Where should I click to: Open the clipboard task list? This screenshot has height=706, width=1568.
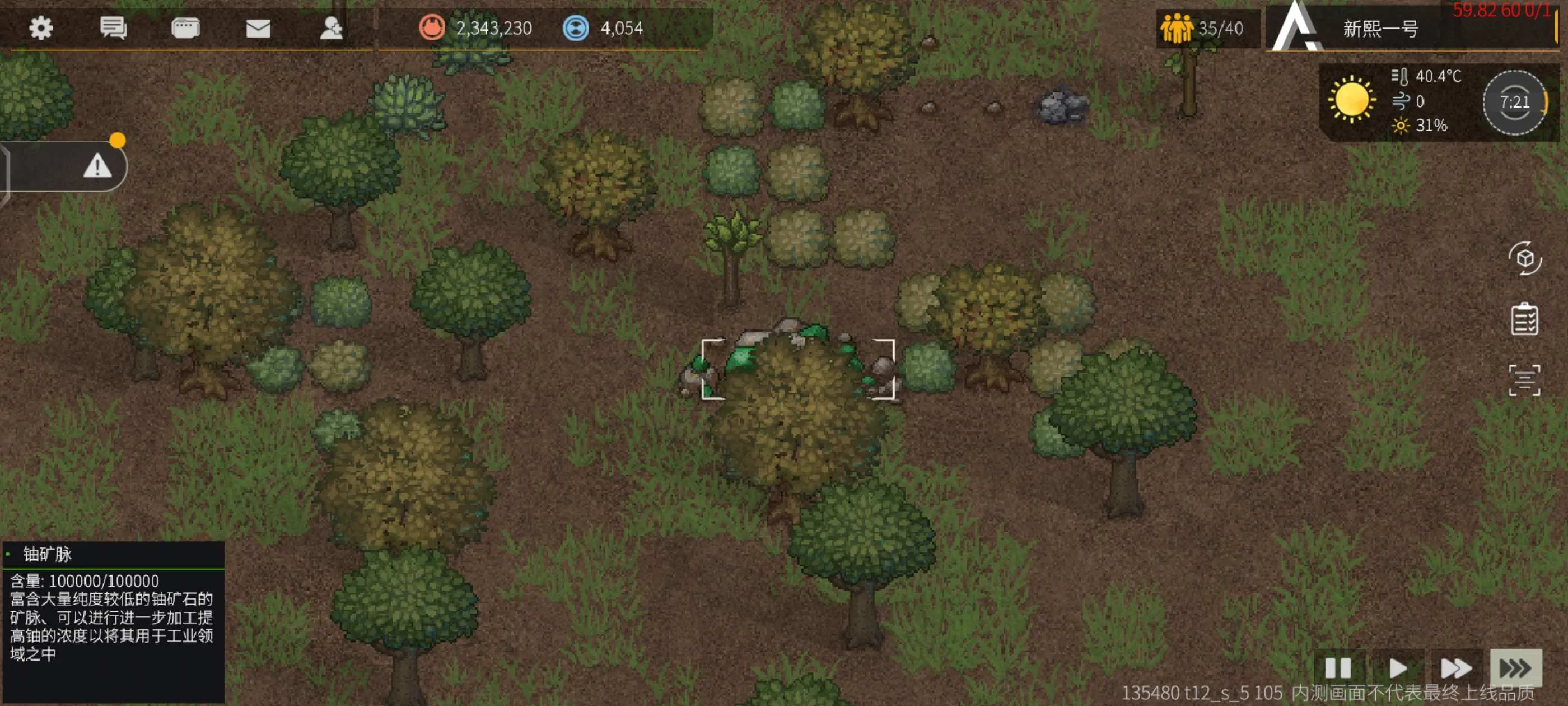pos(1524,319)
